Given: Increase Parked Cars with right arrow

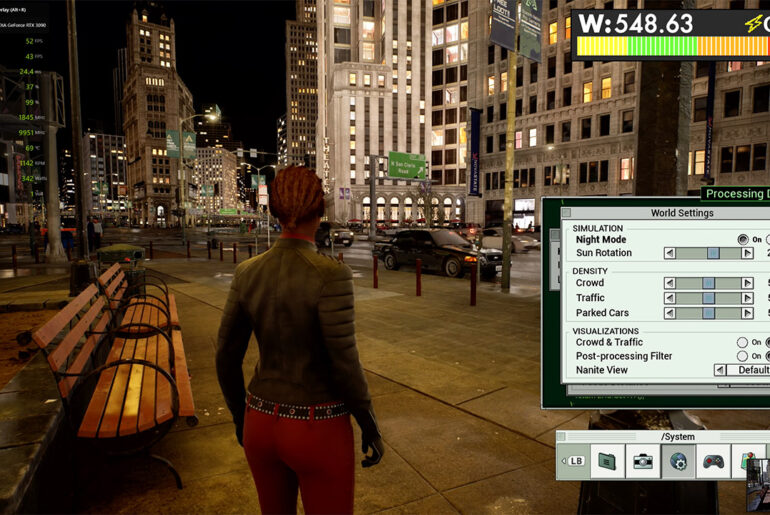Looking at the screenshot, I should tap(747, 313).
